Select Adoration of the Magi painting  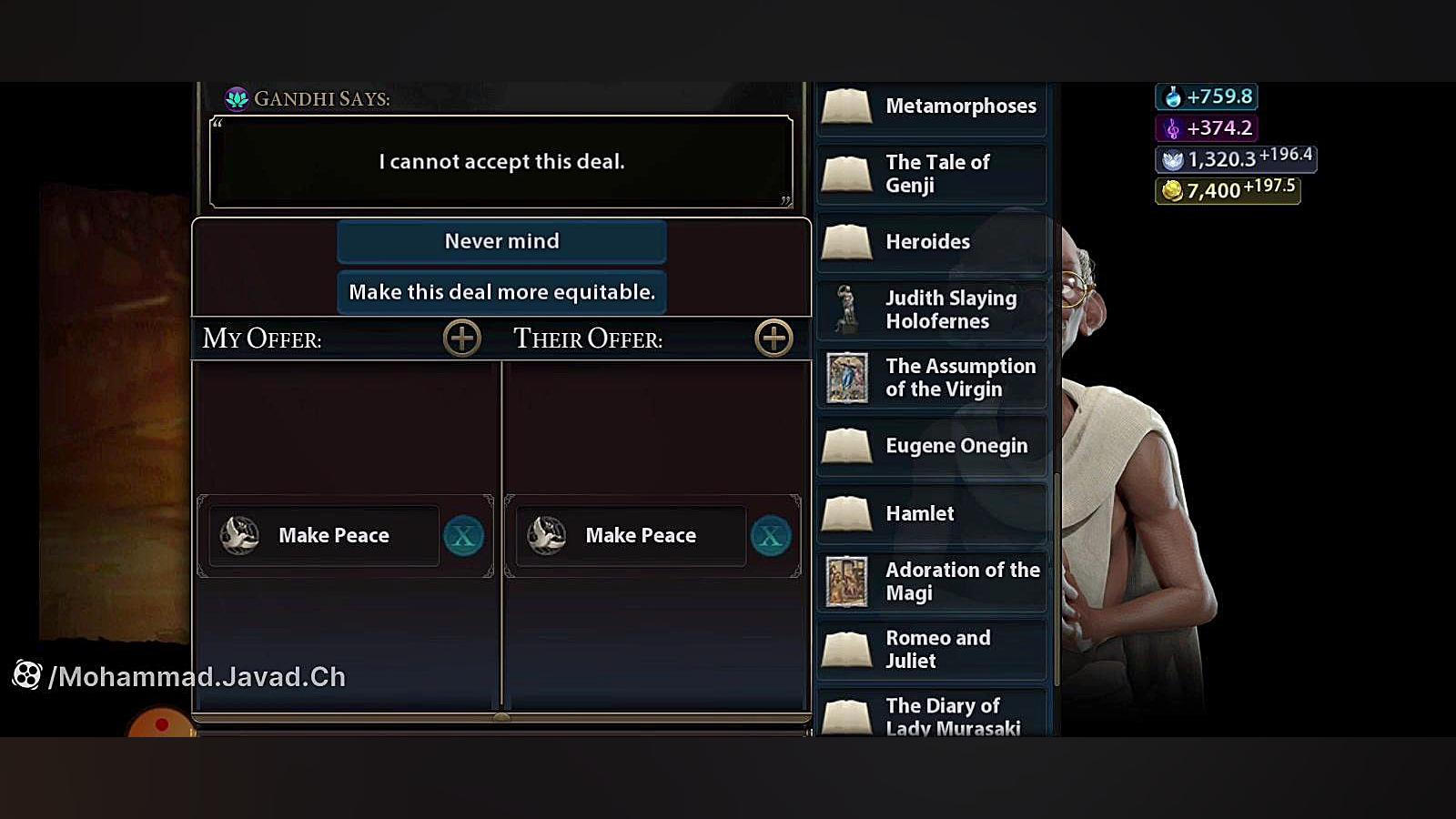coord(932,581)
